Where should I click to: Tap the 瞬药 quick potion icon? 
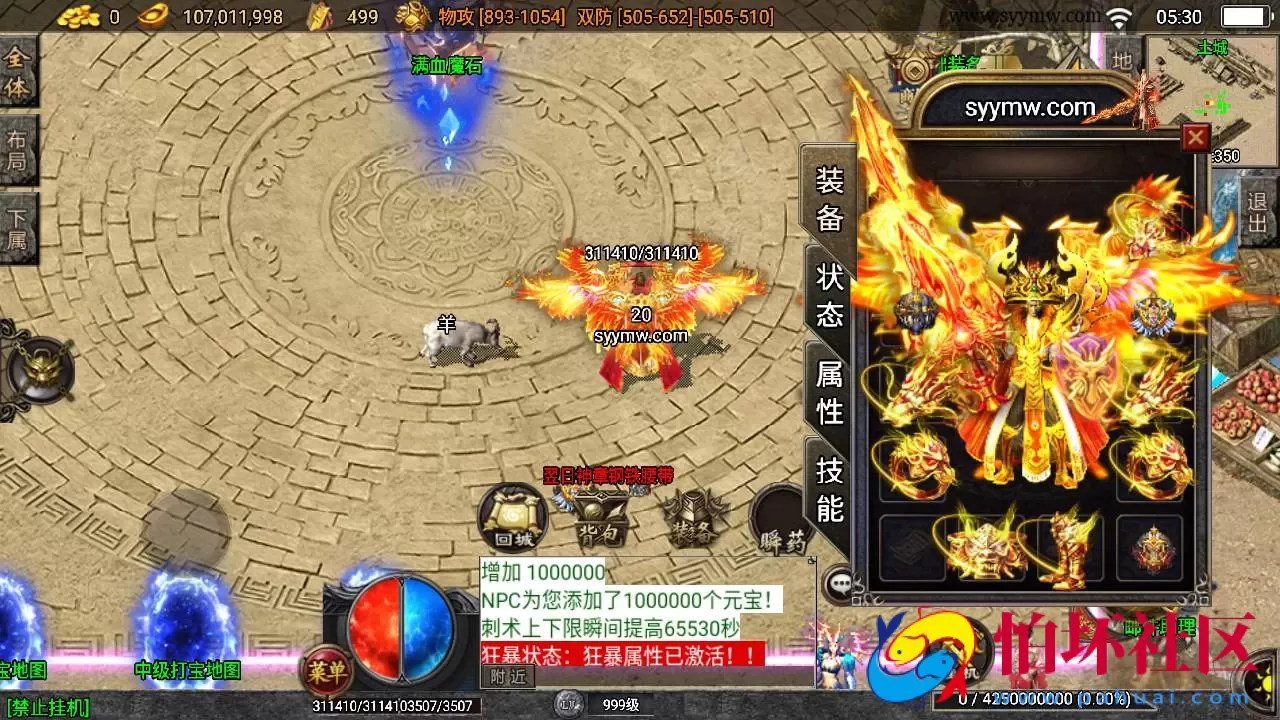click(779, 520)
